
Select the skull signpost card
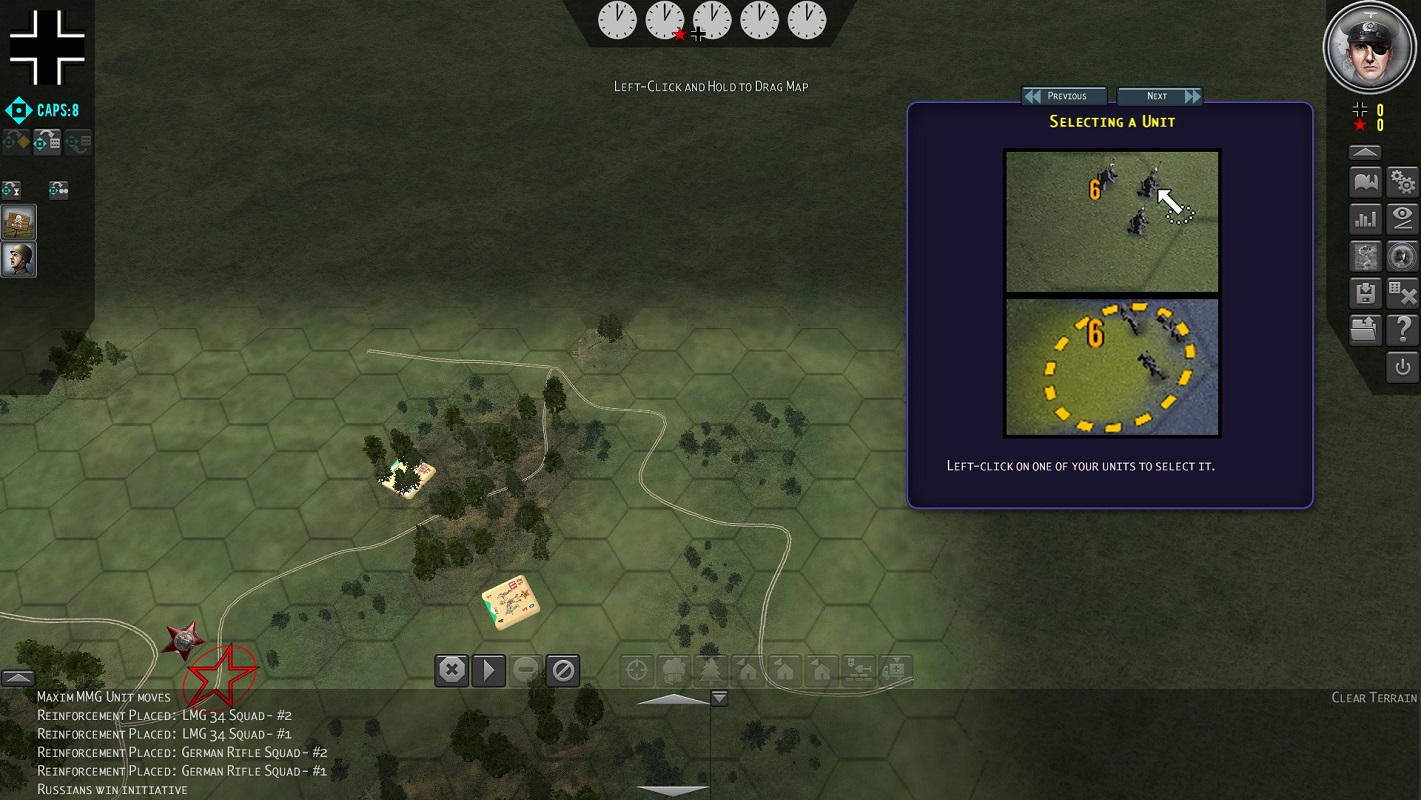[19, 223]
